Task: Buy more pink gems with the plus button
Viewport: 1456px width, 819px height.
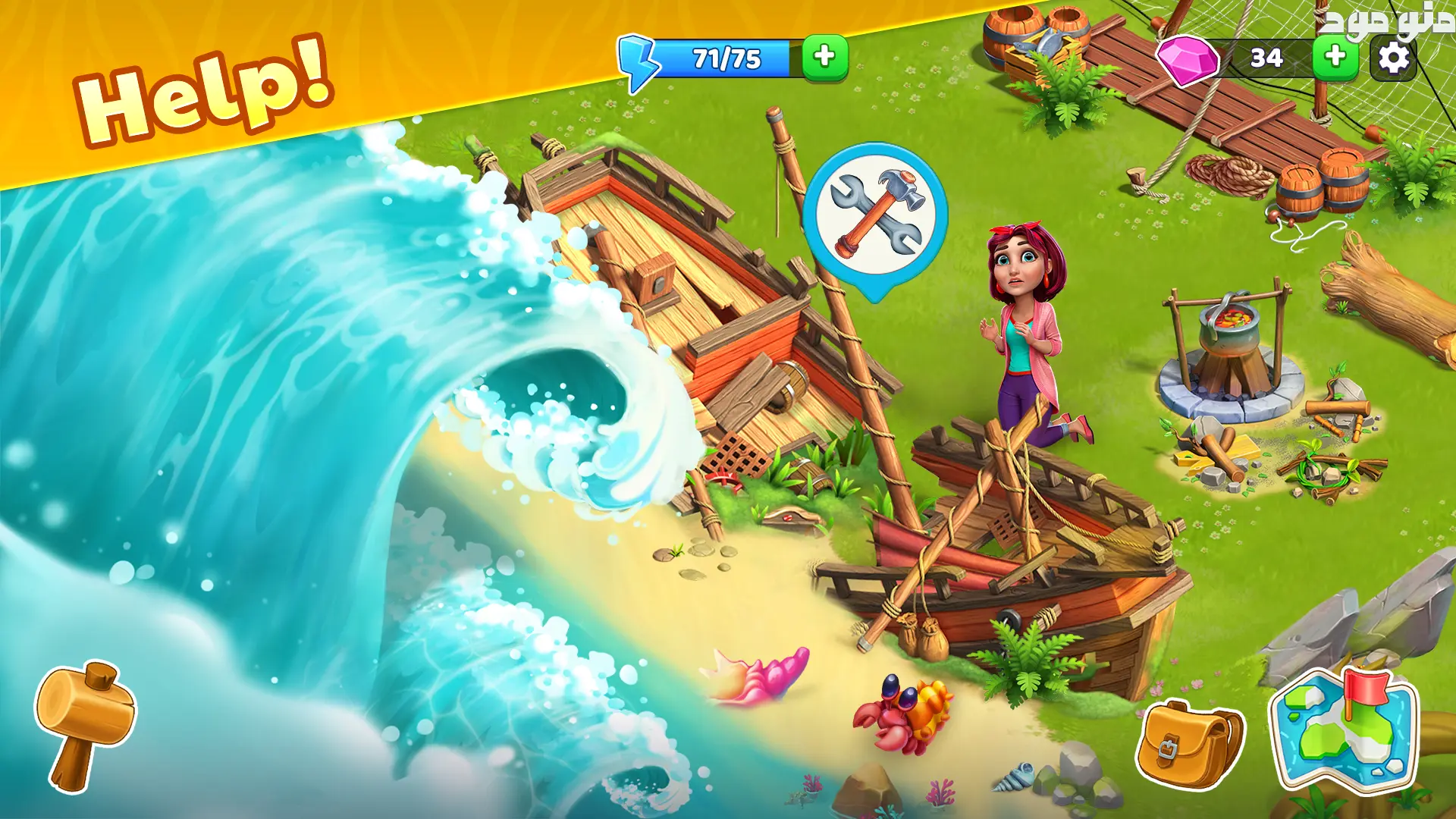Action: pyautogui.click(x=1335, y=57)
